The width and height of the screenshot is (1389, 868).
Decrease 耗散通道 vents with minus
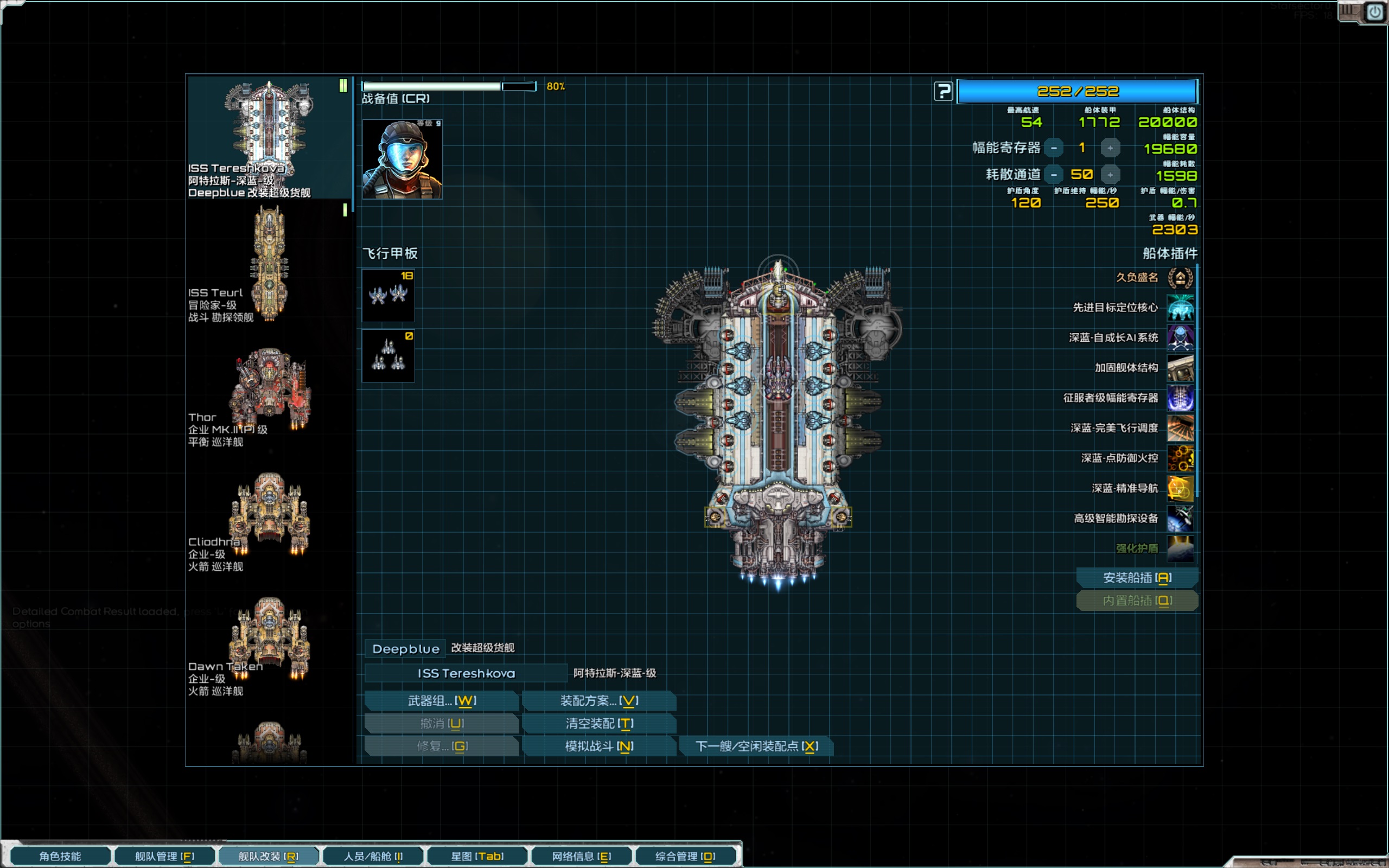[1054, 175]
